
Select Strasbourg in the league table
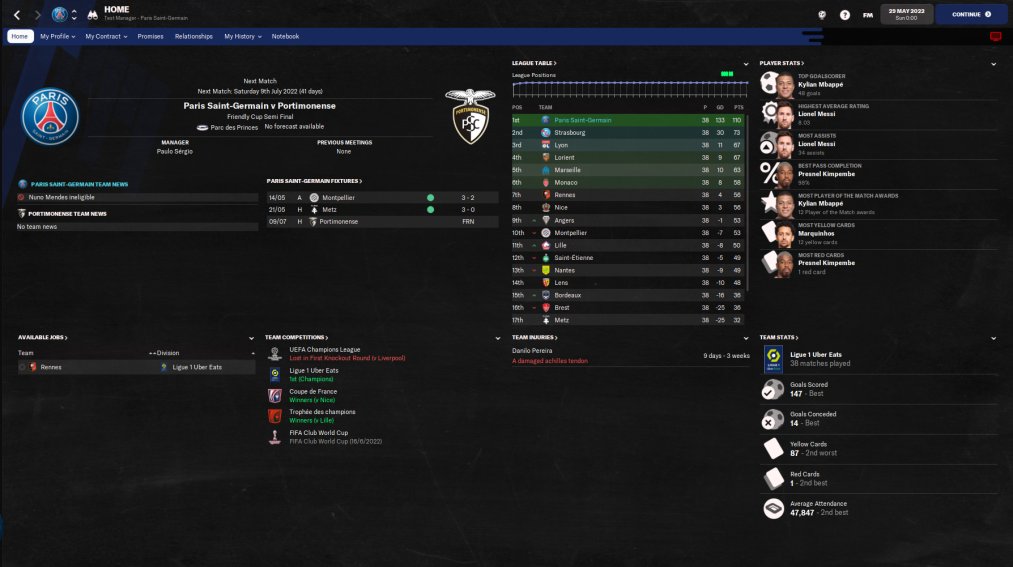(569, 132)
